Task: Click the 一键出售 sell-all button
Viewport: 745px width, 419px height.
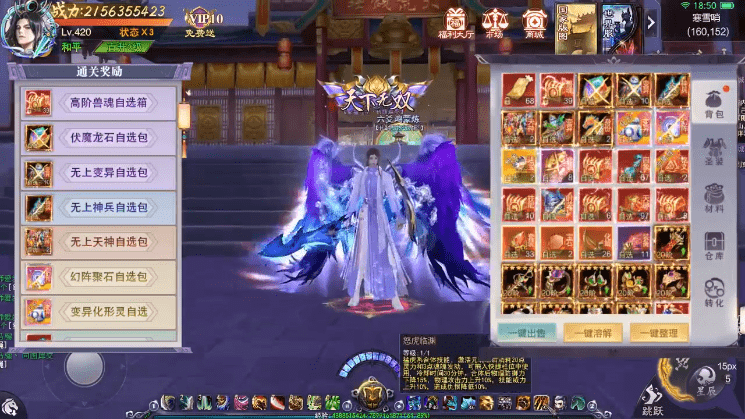Action: click(x=527, y=333)
